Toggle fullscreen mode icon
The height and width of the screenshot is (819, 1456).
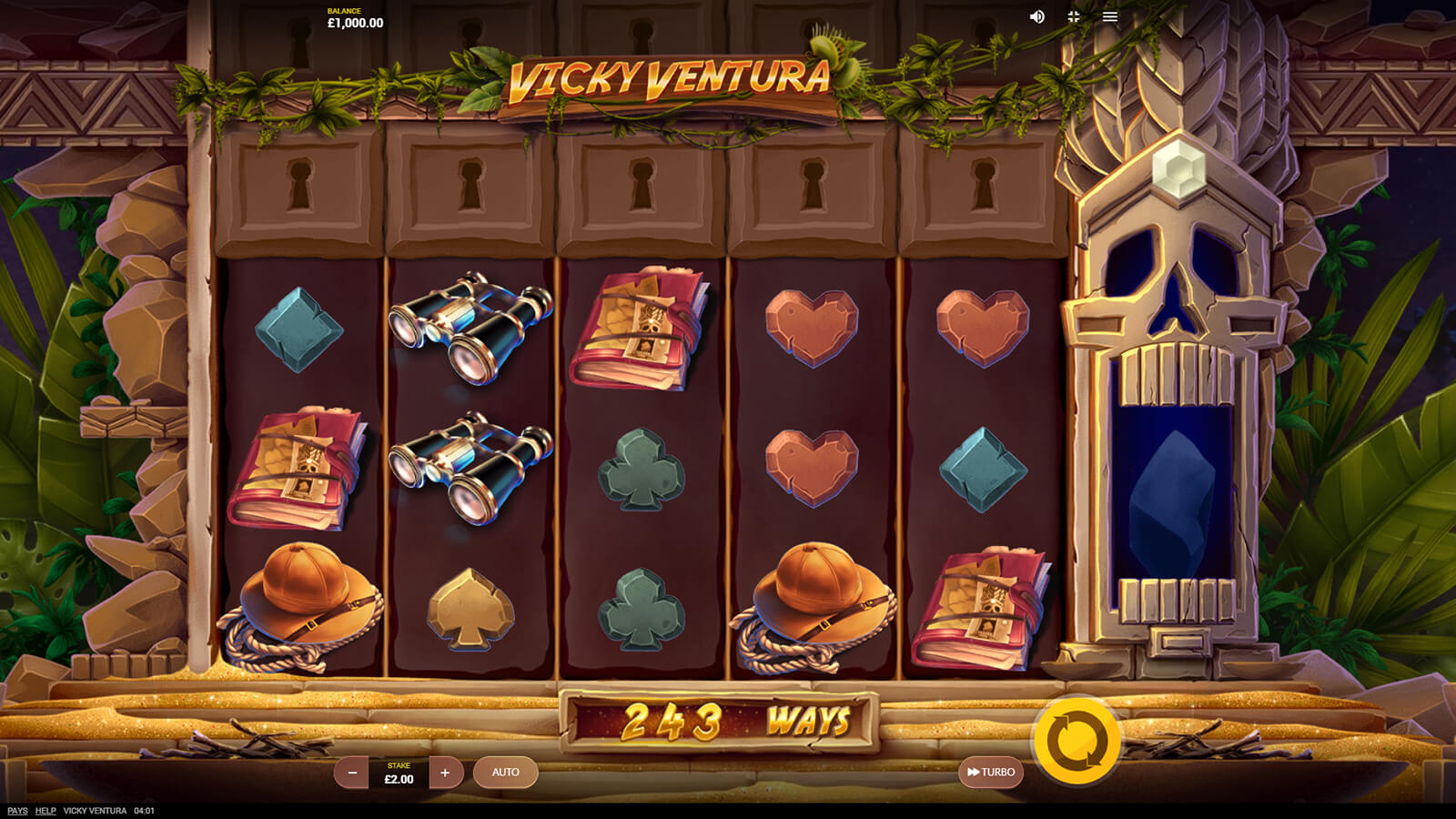click(1074, 17)
